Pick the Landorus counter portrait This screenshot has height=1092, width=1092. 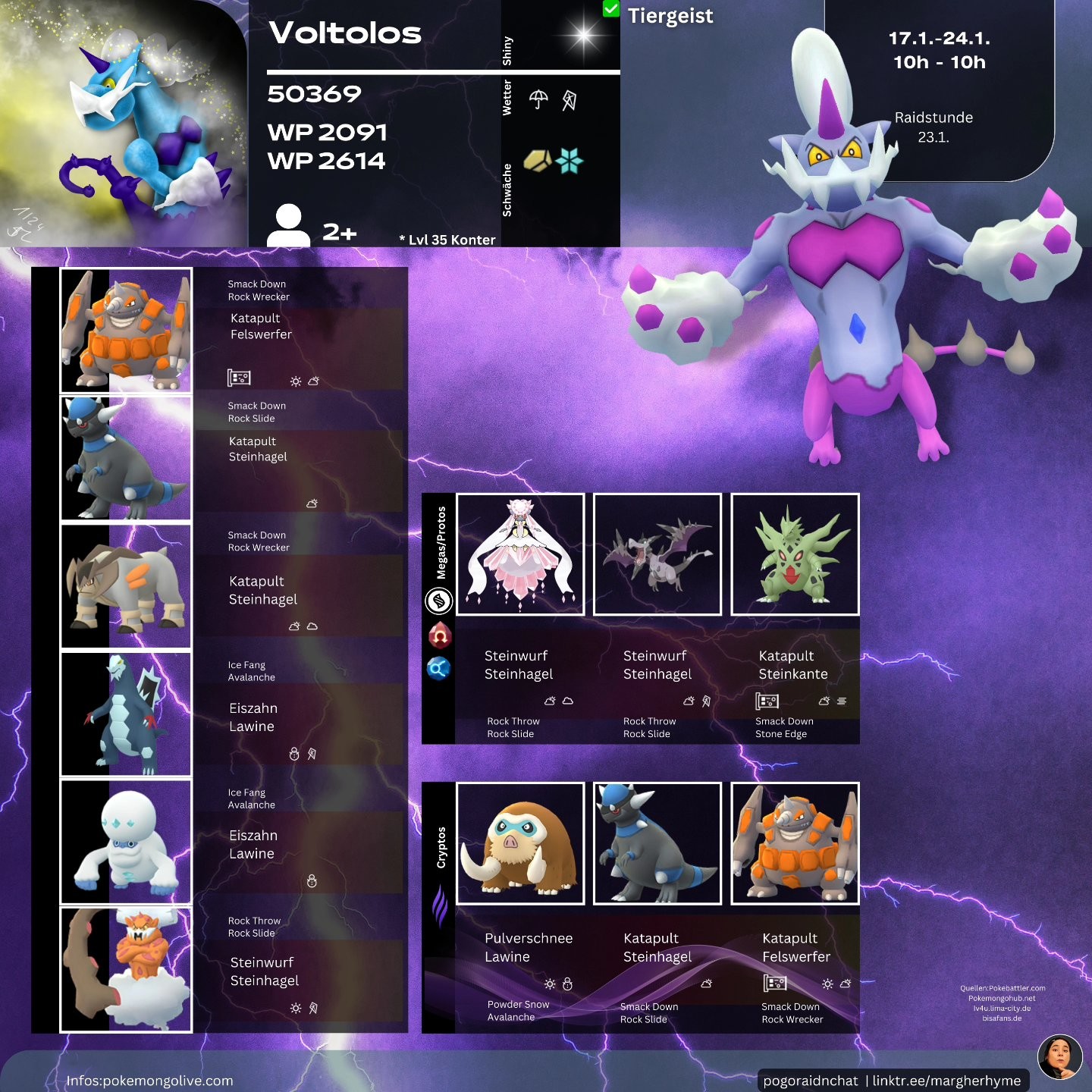[126, 970]
